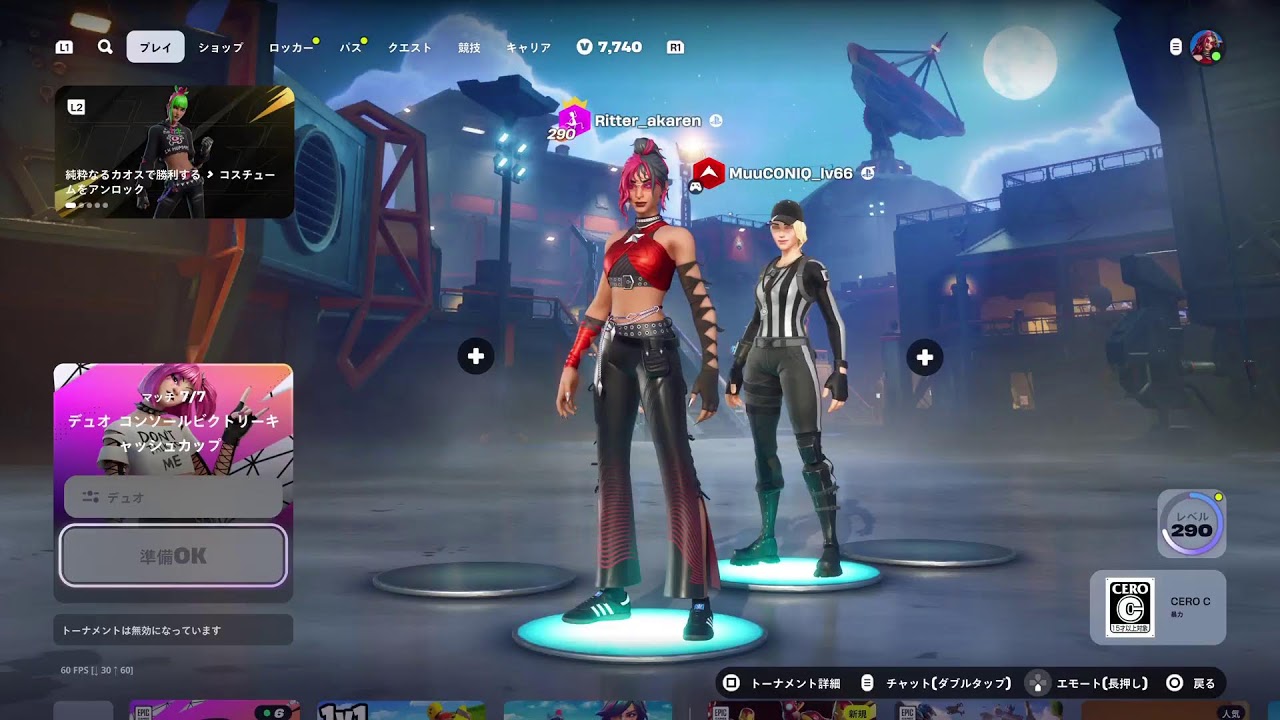Screen dimensions: 1280x720
Task: Switch to the プレイ tab
Action: [x=155, y=47]
